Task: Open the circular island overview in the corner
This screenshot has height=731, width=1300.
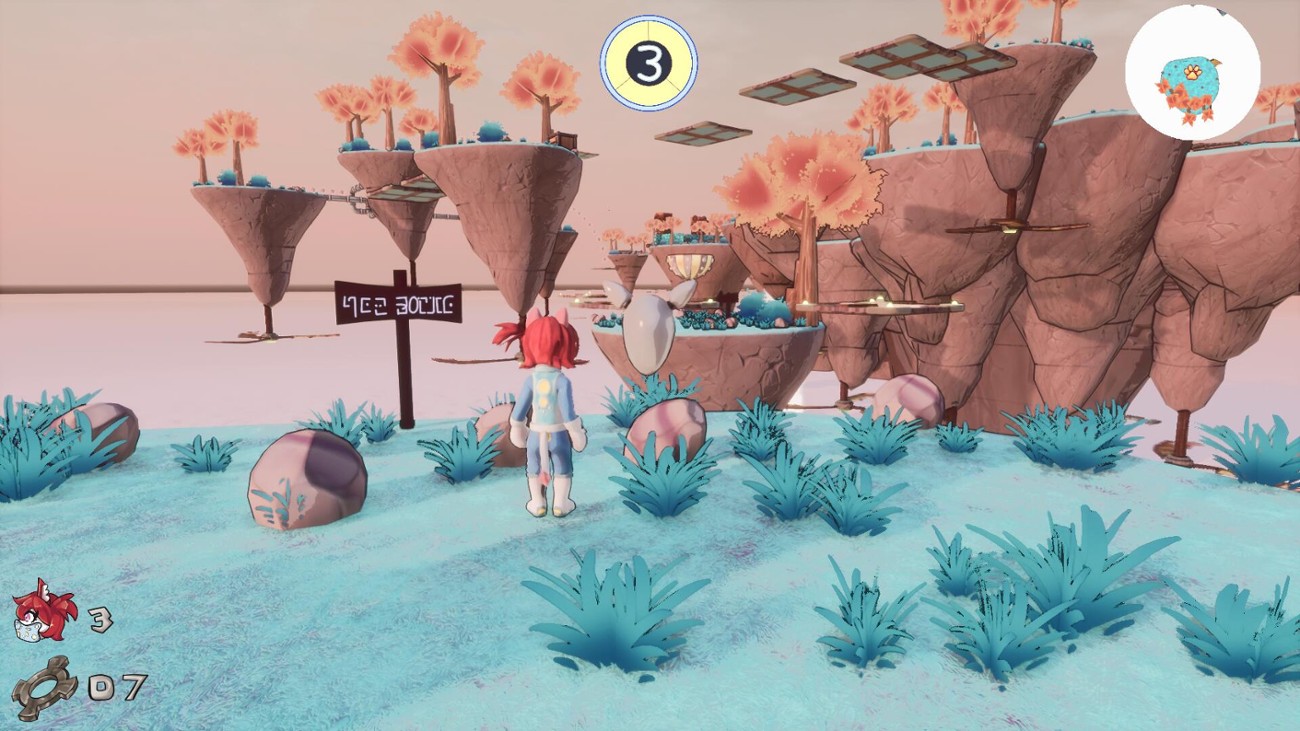Action: point(1193,70)
